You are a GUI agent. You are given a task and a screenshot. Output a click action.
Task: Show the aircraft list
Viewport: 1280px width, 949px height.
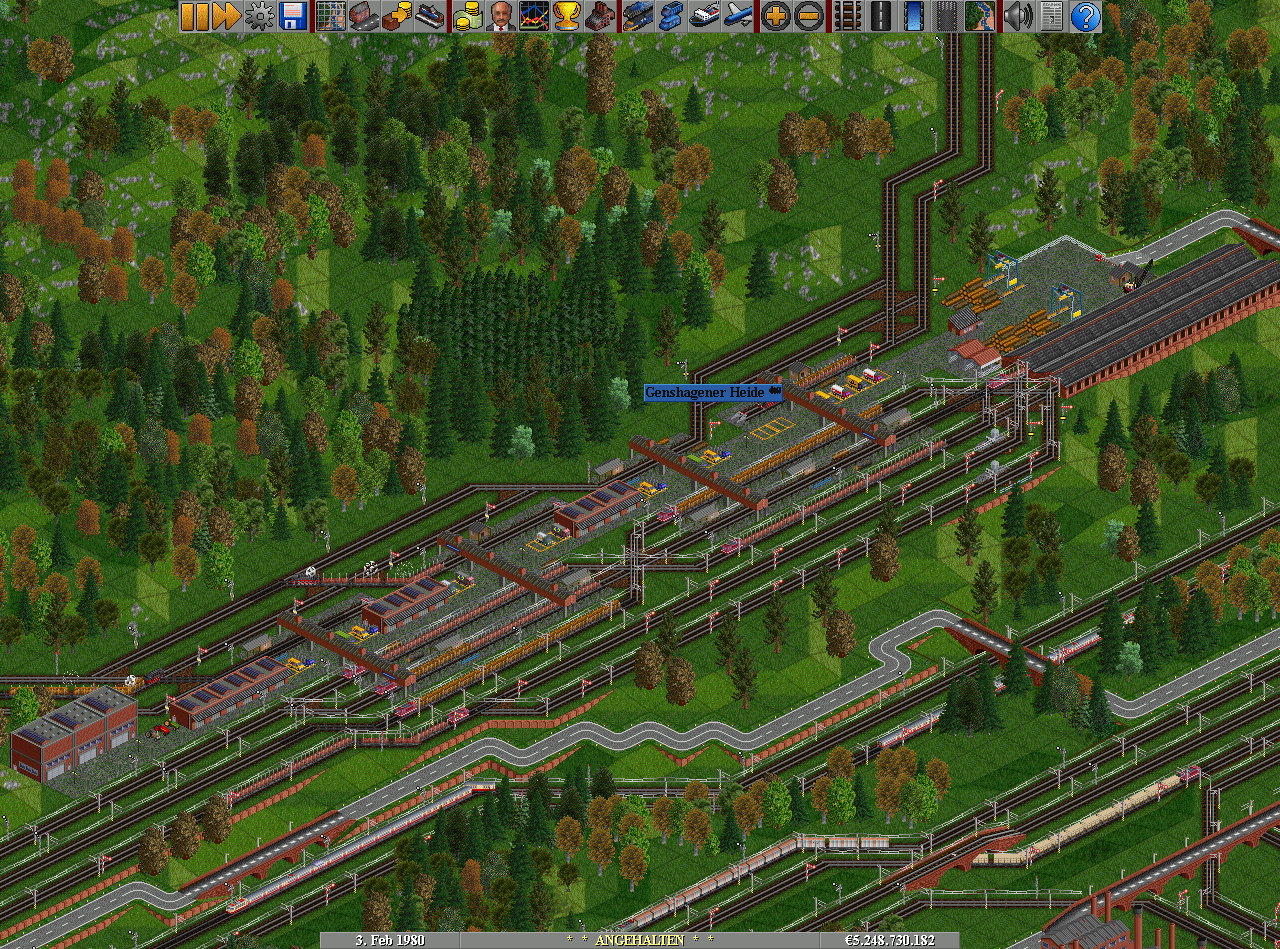(738, 16)
